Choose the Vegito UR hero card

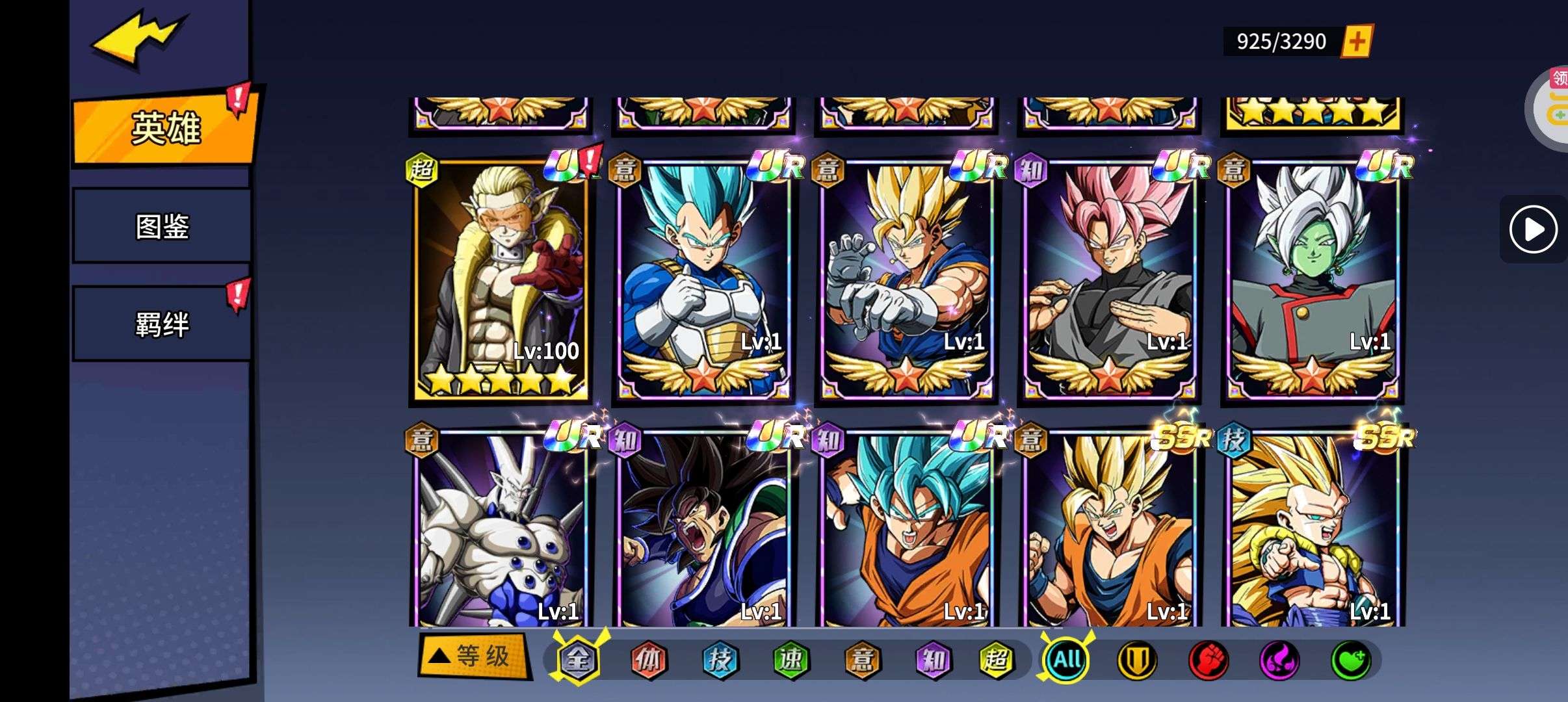click(907, 279)
